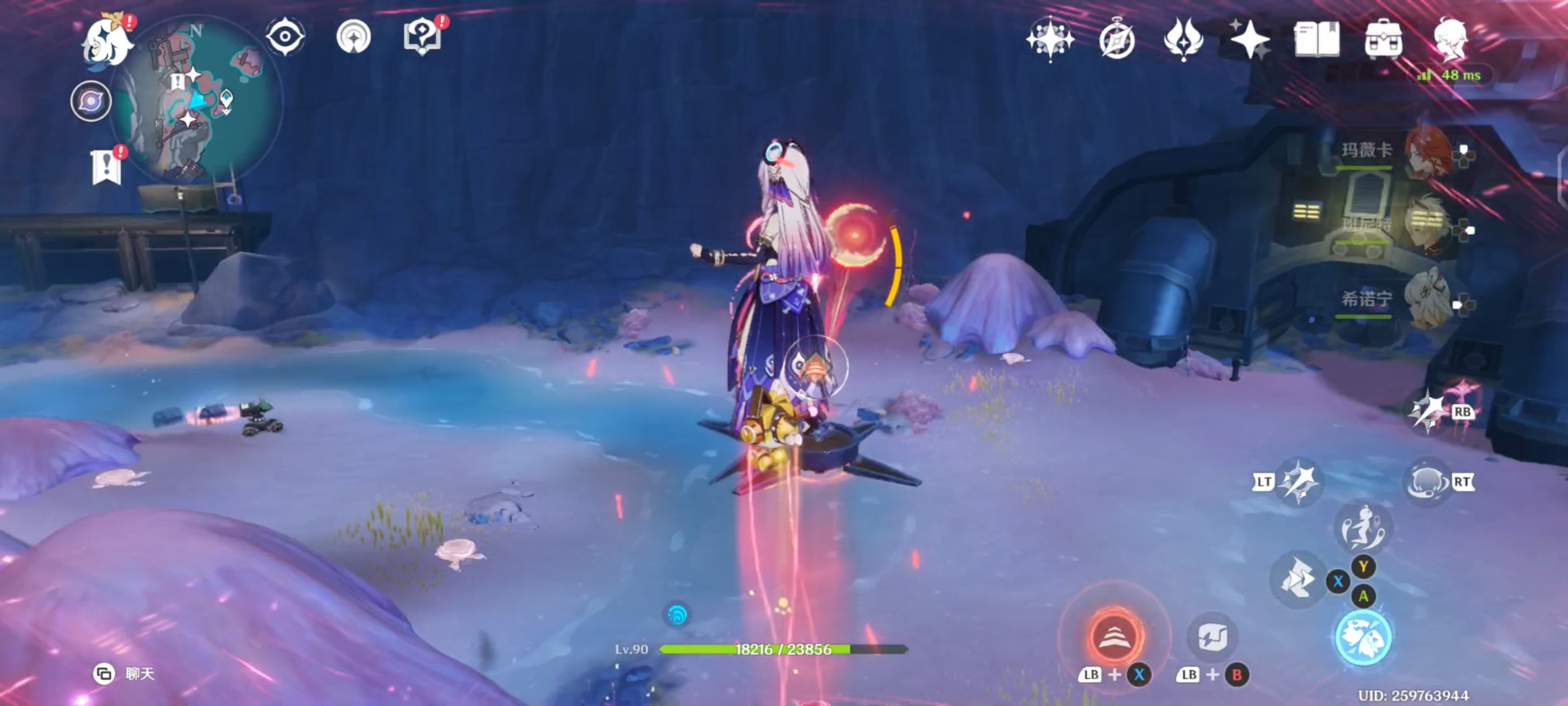
Task: Click the headset icon near the skills
Action: pyautogui.click(x=1426, y=482)
